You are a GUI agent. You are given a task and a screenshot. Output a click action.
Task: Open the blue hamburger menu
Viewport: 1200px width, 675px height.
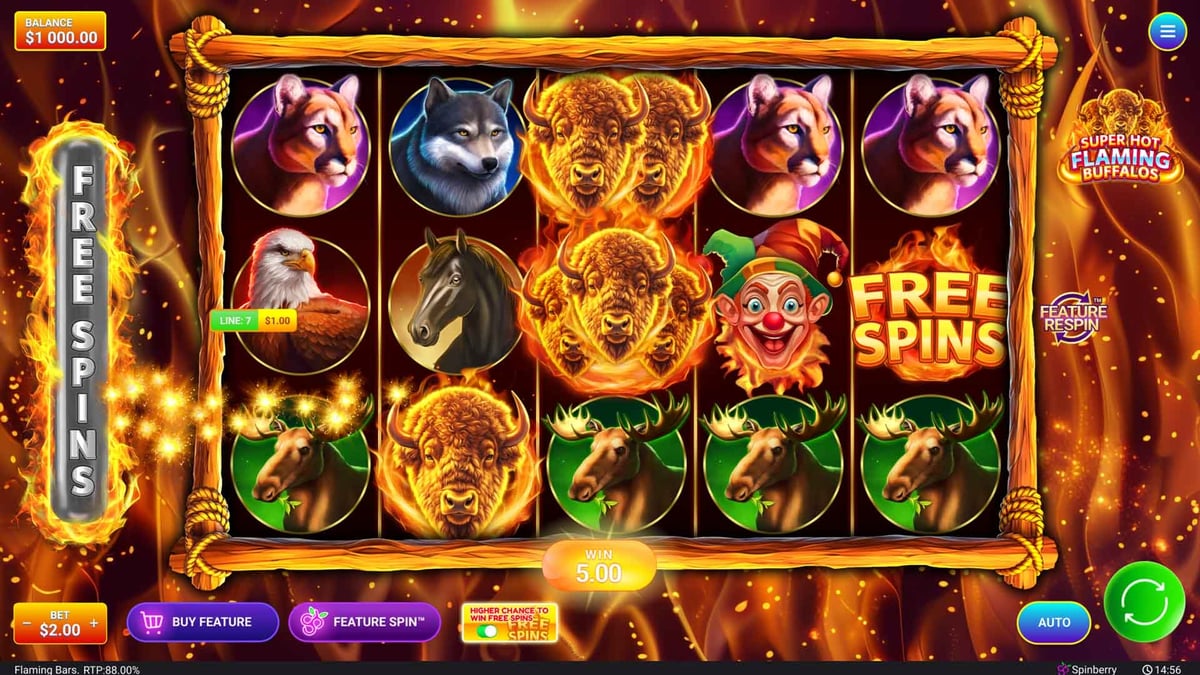(1166, 32)
